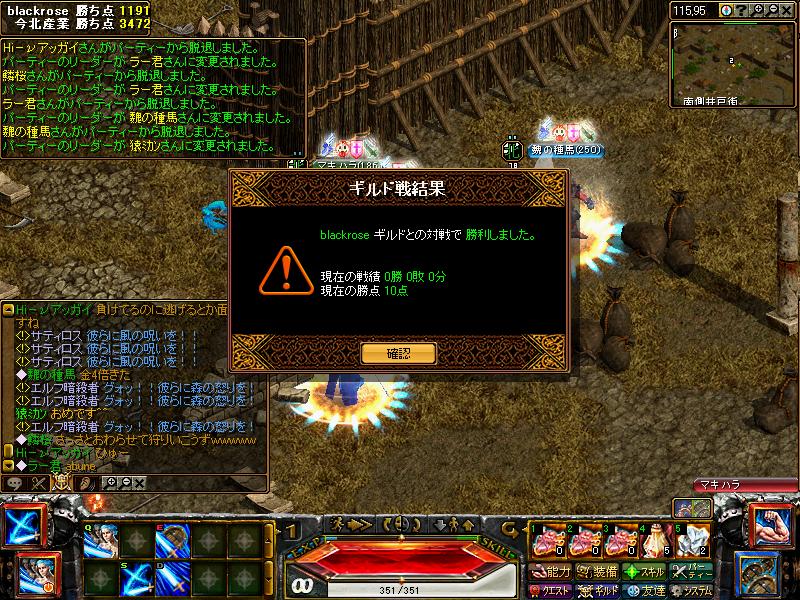Viewport: 800px width, 600px height.
Task: Click the speech bubble chat button
Action: coord(15,483)
